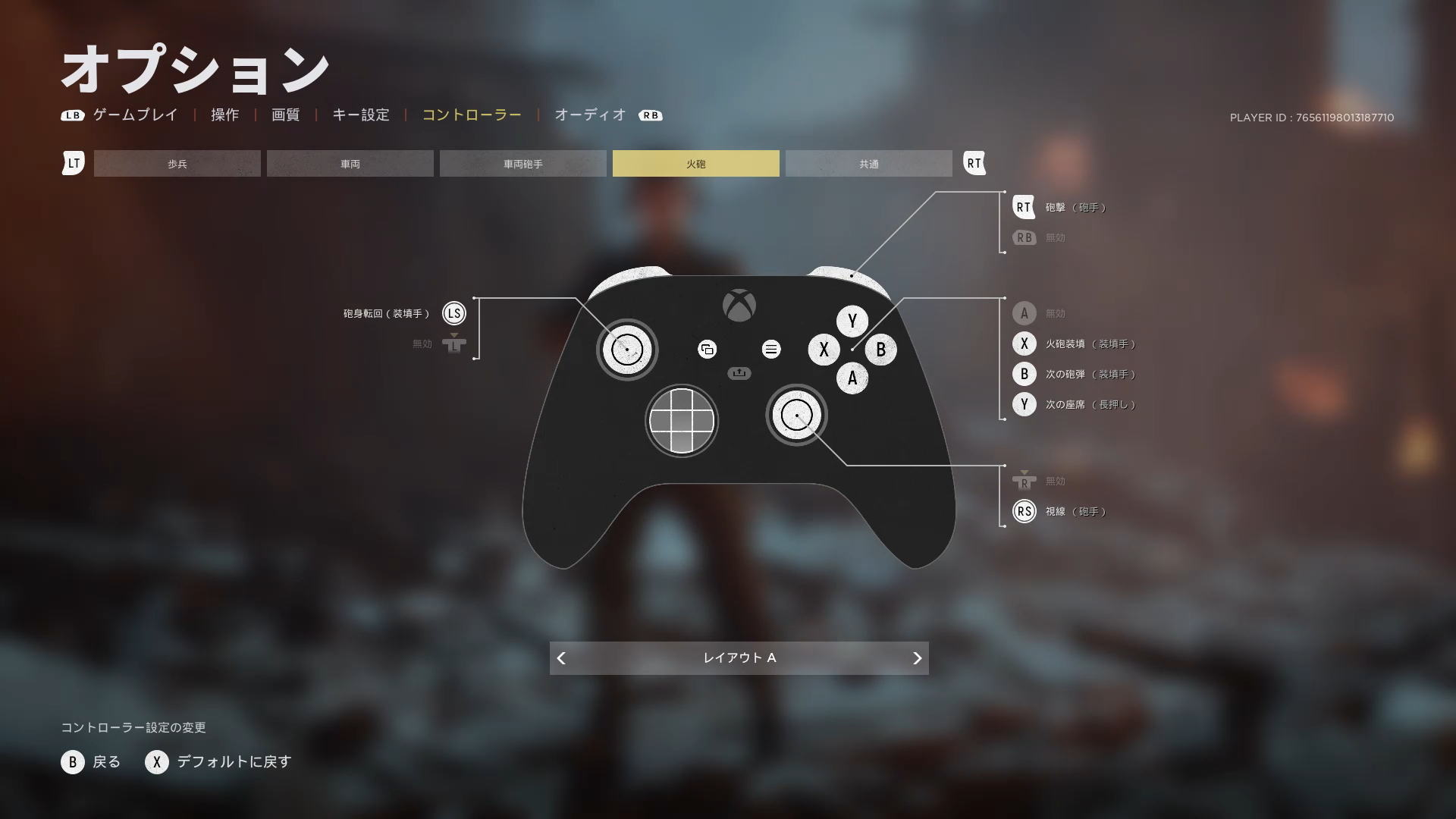Select the キー設定 tab

(361, 115)
